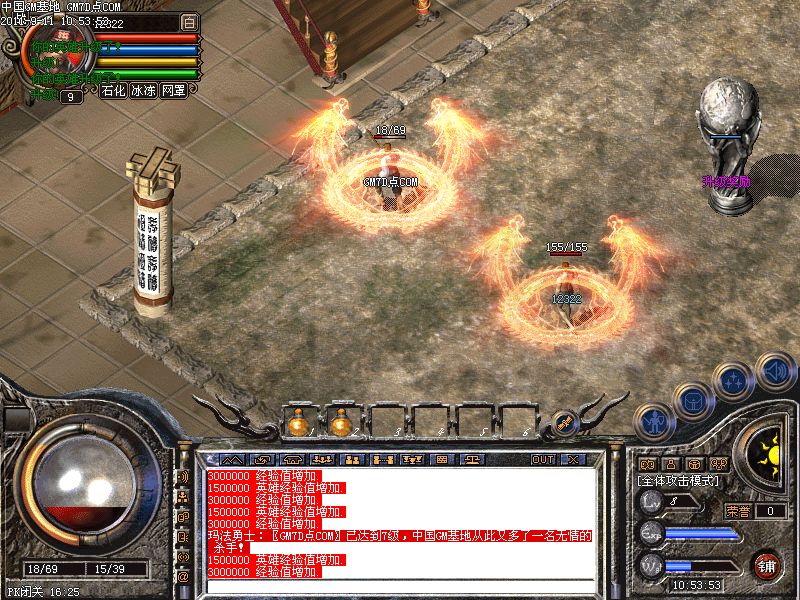Click the 冰冻 button under hero bars
The image size is (800, 600).
click(x=143, y=90)
